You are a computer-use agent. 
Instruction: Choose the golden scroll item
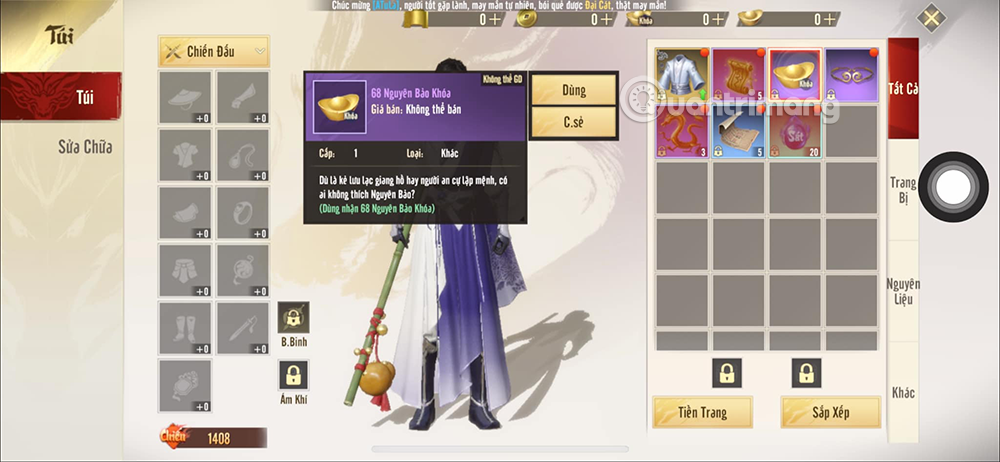point(738,75)
